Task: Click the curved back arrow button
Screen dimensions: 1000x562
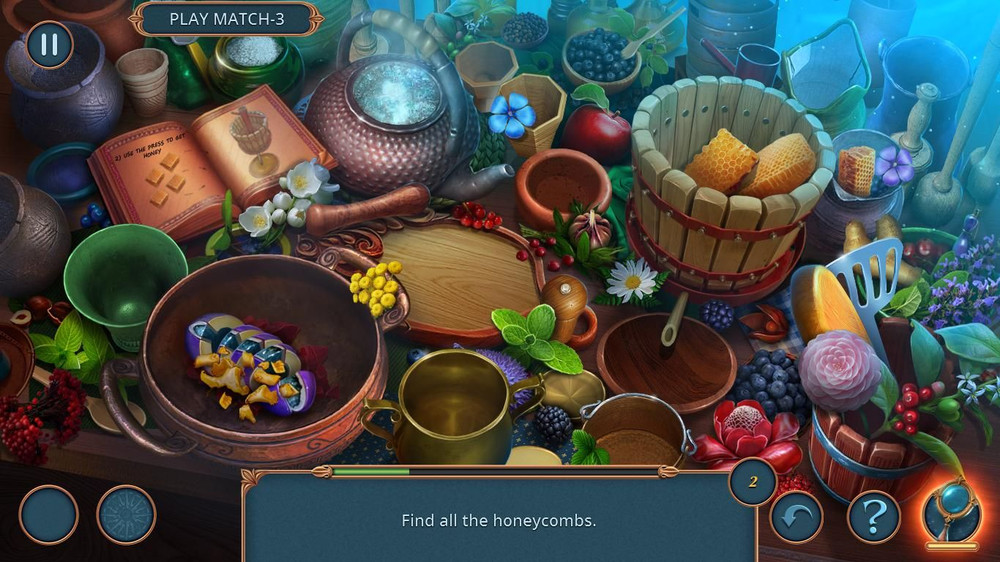Action: click(796, 516)
